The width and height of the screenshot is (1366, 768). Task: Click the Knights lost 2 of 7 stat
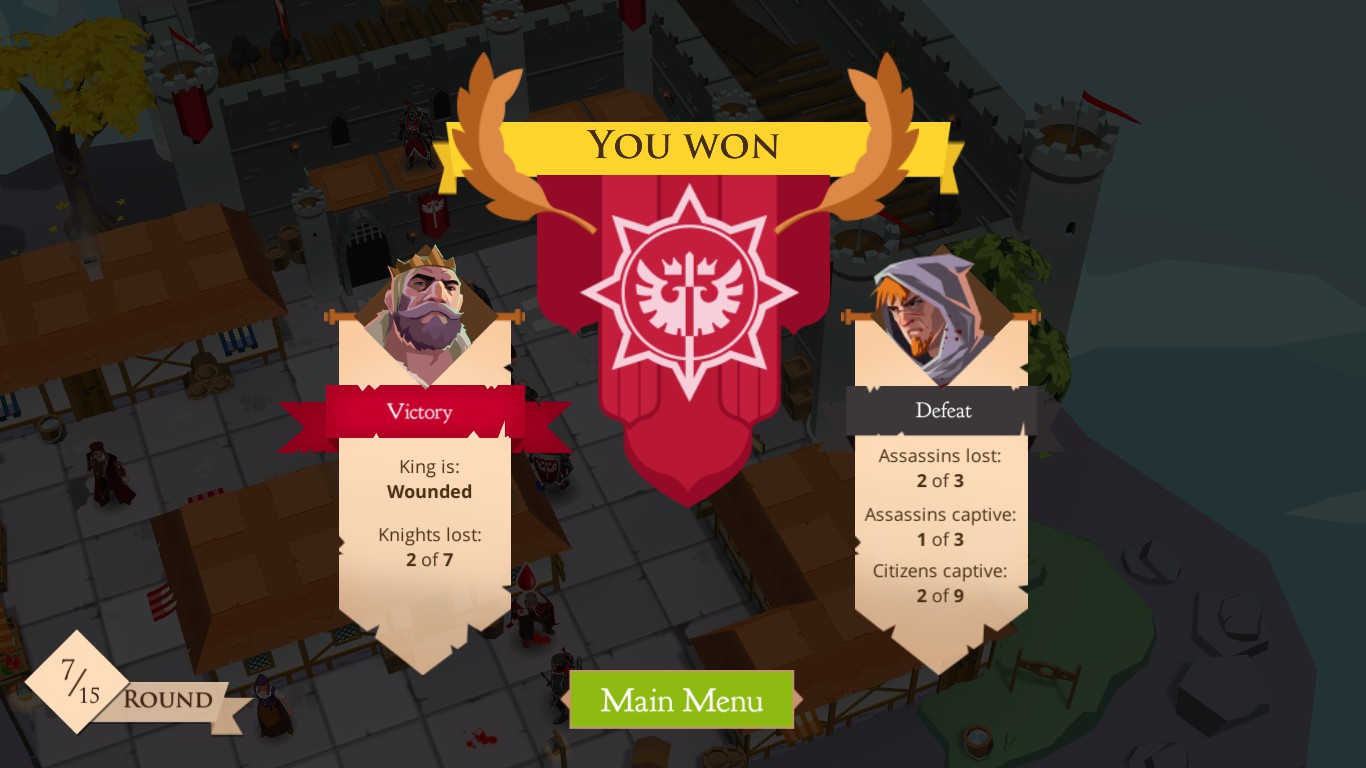[429, 547]
